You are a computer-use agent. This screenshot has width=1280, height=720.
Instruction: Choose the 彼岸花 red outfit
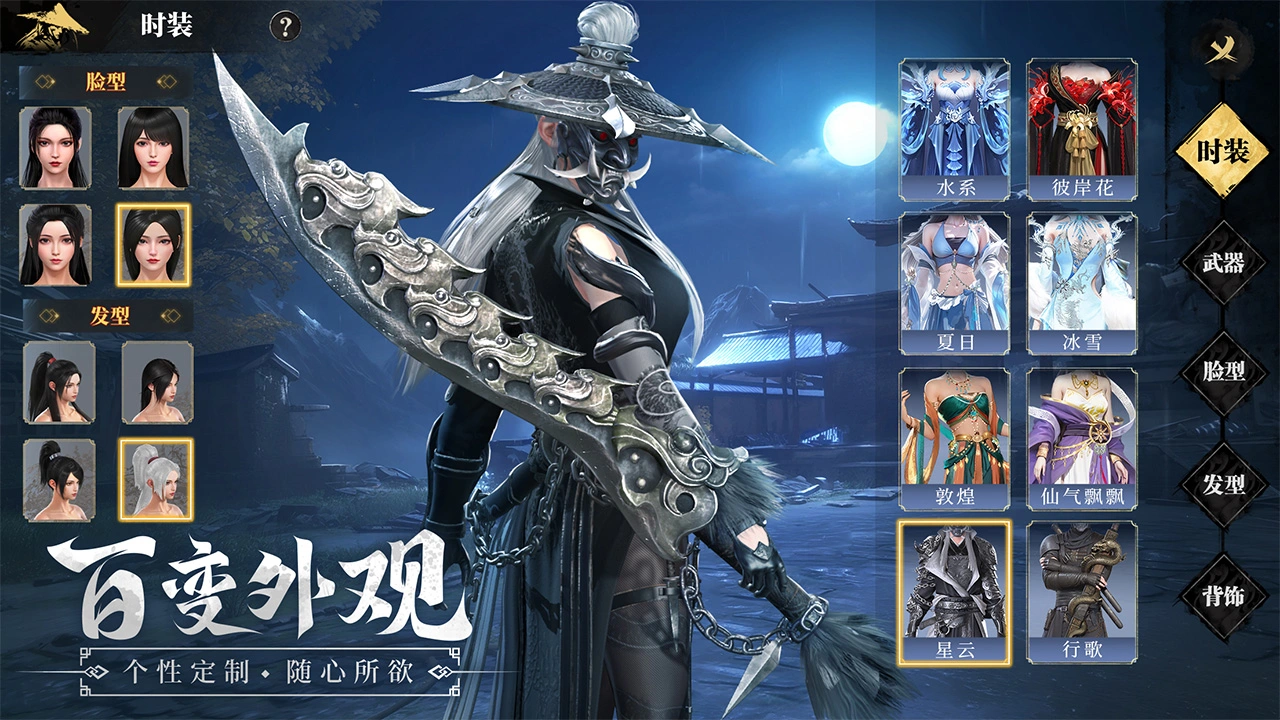pos(1082,129)
